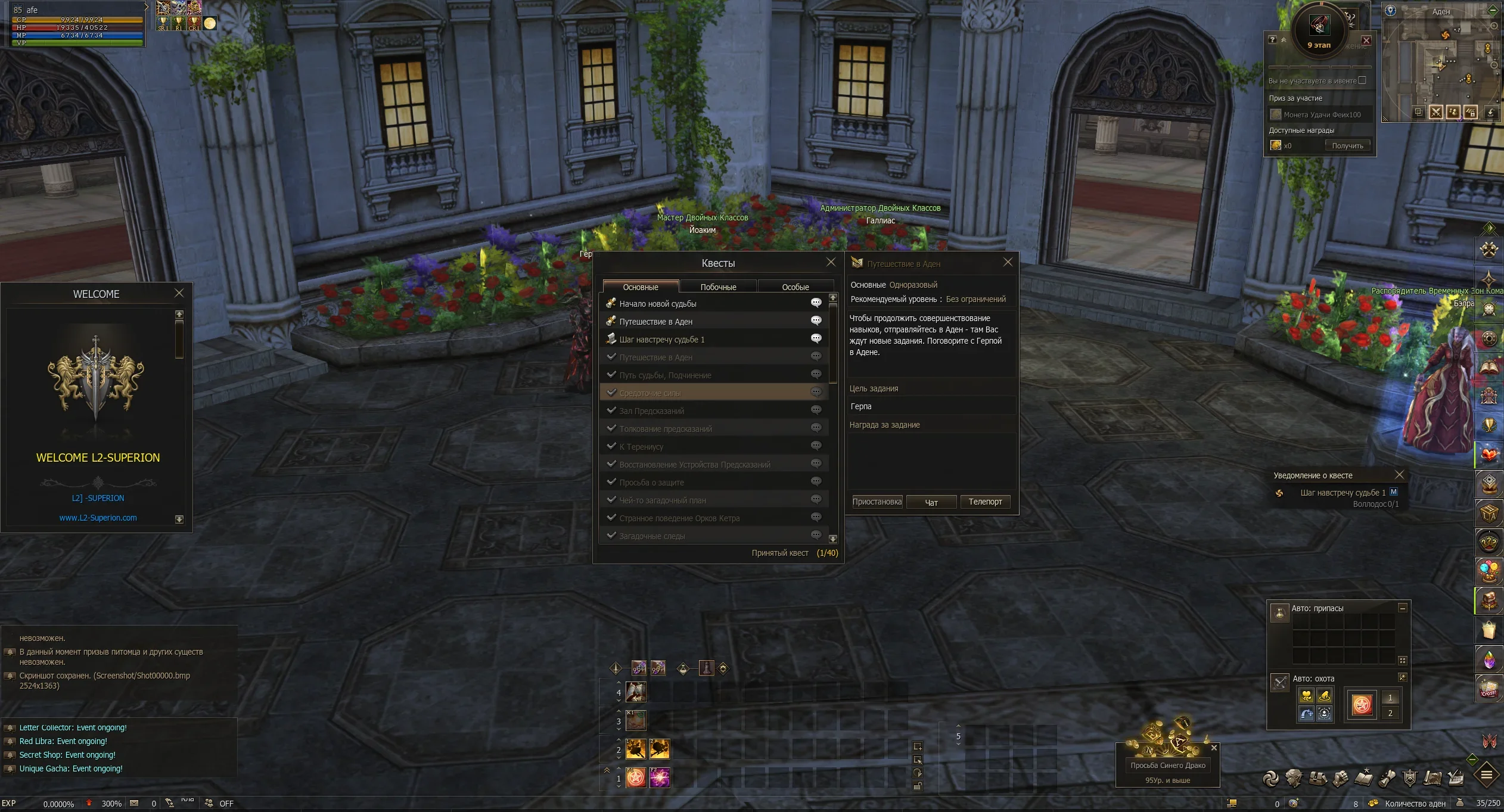The image size is (1504, 812).
Task: Open the www.L2-Superion.com link
Action: [98, 518]
